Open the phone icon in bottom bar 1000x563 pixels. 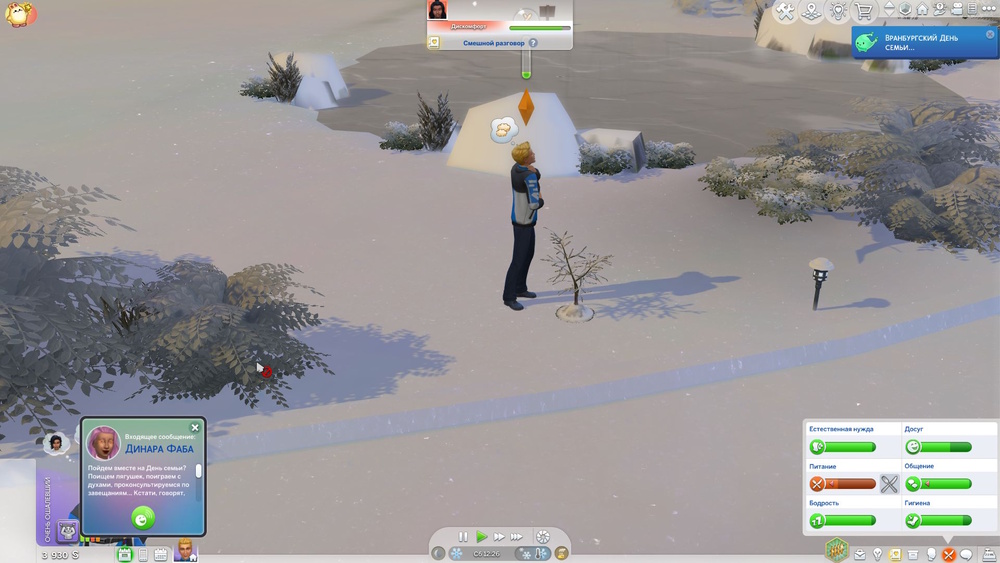pos(143,554)
